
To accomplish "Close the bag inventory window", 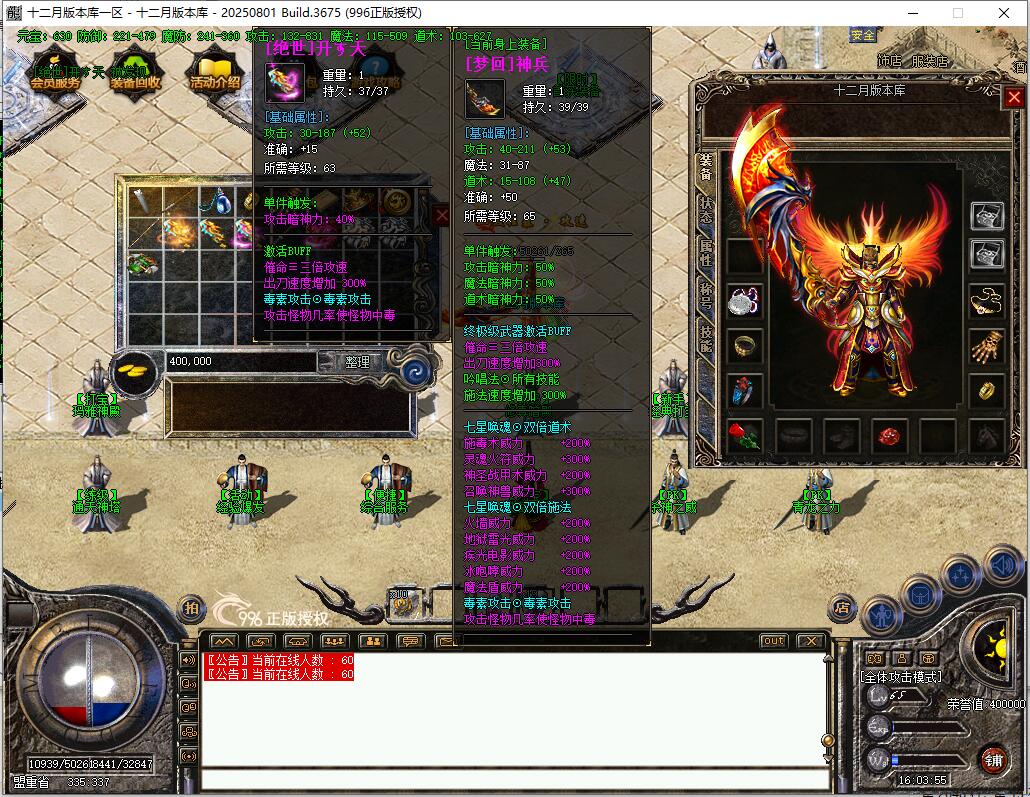I will pyautogui.click(x=442, y=214).
